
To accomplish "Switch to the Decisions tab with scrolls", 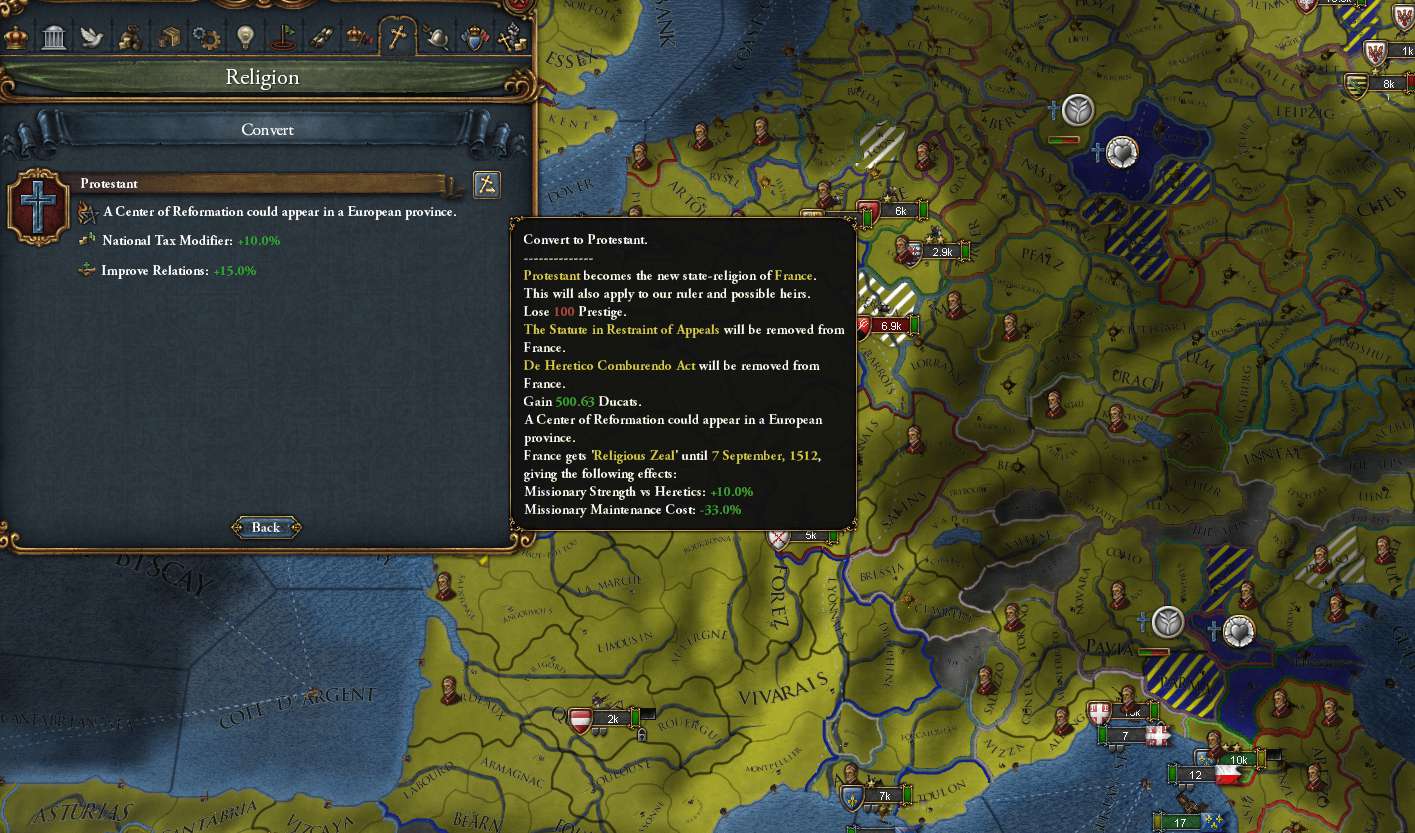I will [320, 38].
